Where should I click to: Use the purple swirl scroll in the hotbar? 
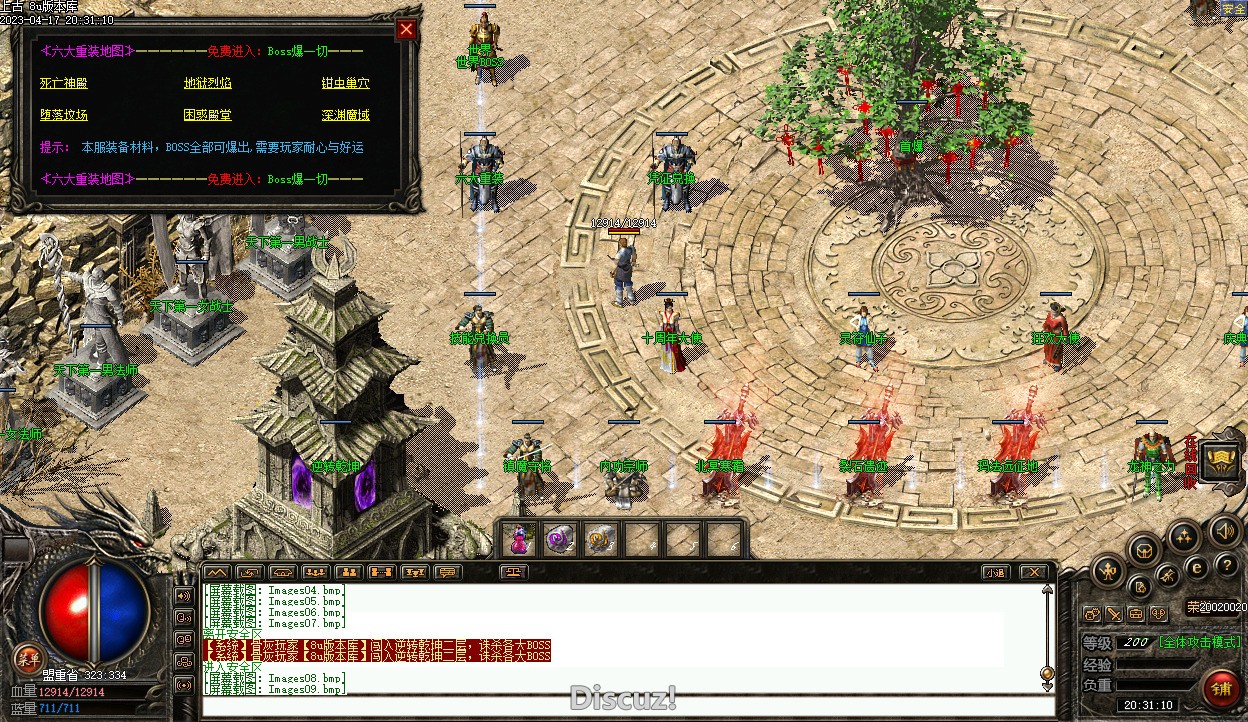(x=559, y=539)
